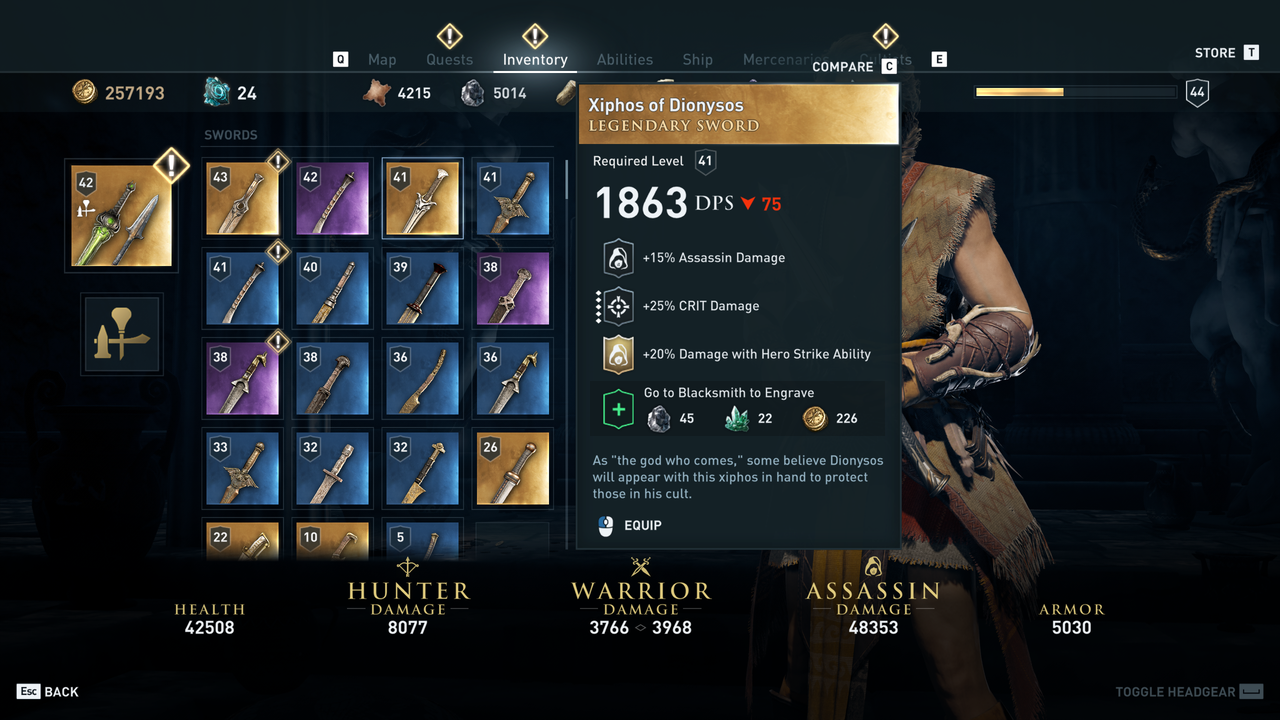Click the CRIT Damage engraving icon
1280x720 pixels.
617,306
